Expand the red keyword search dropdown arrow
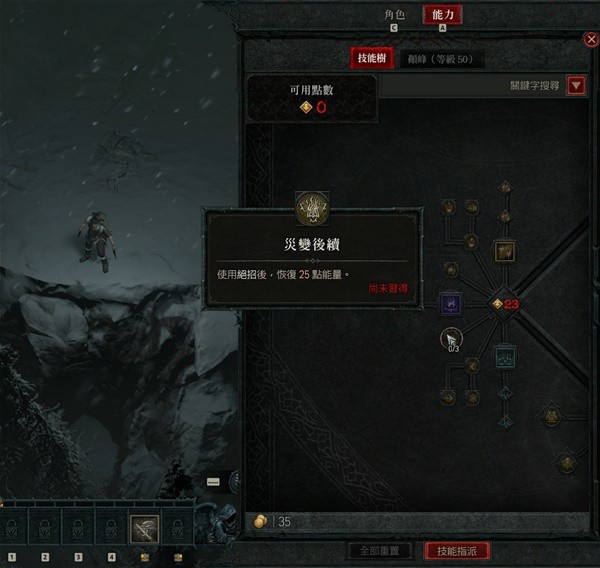 tap(575, 86)
